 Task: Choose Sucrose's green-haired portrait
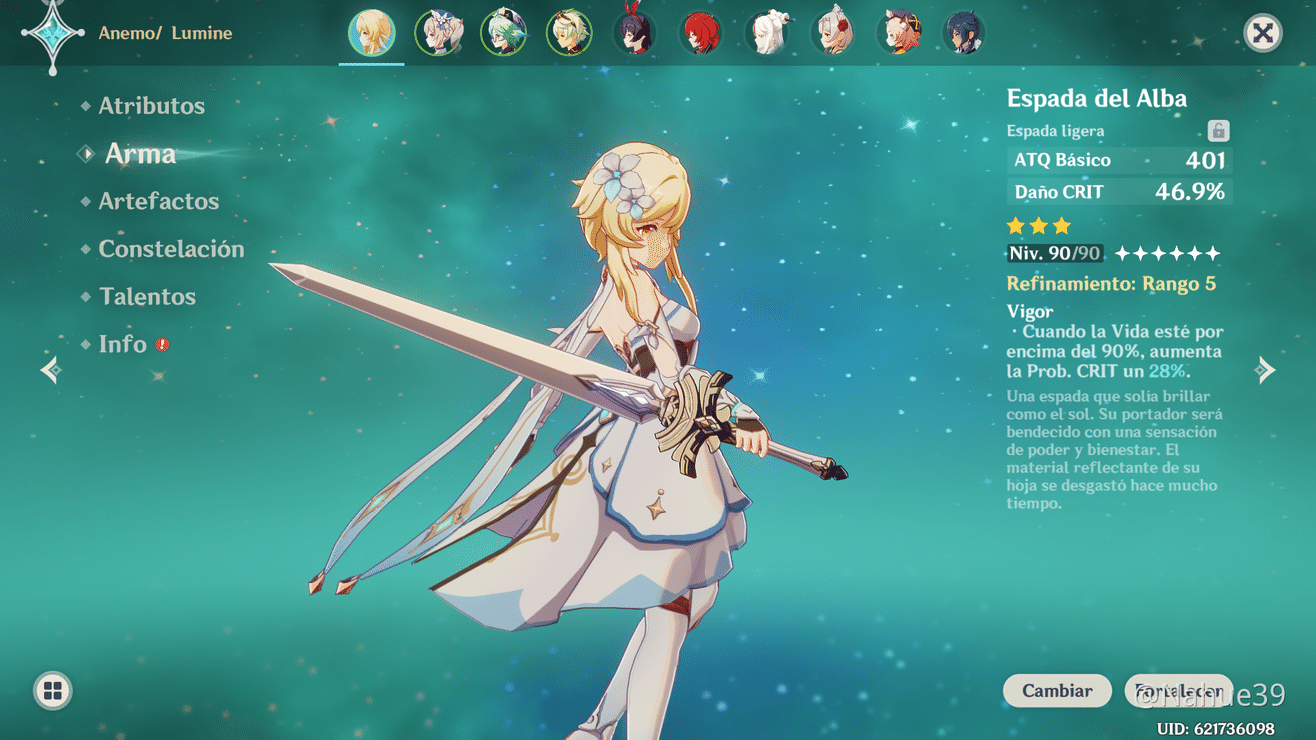(503, 33)
